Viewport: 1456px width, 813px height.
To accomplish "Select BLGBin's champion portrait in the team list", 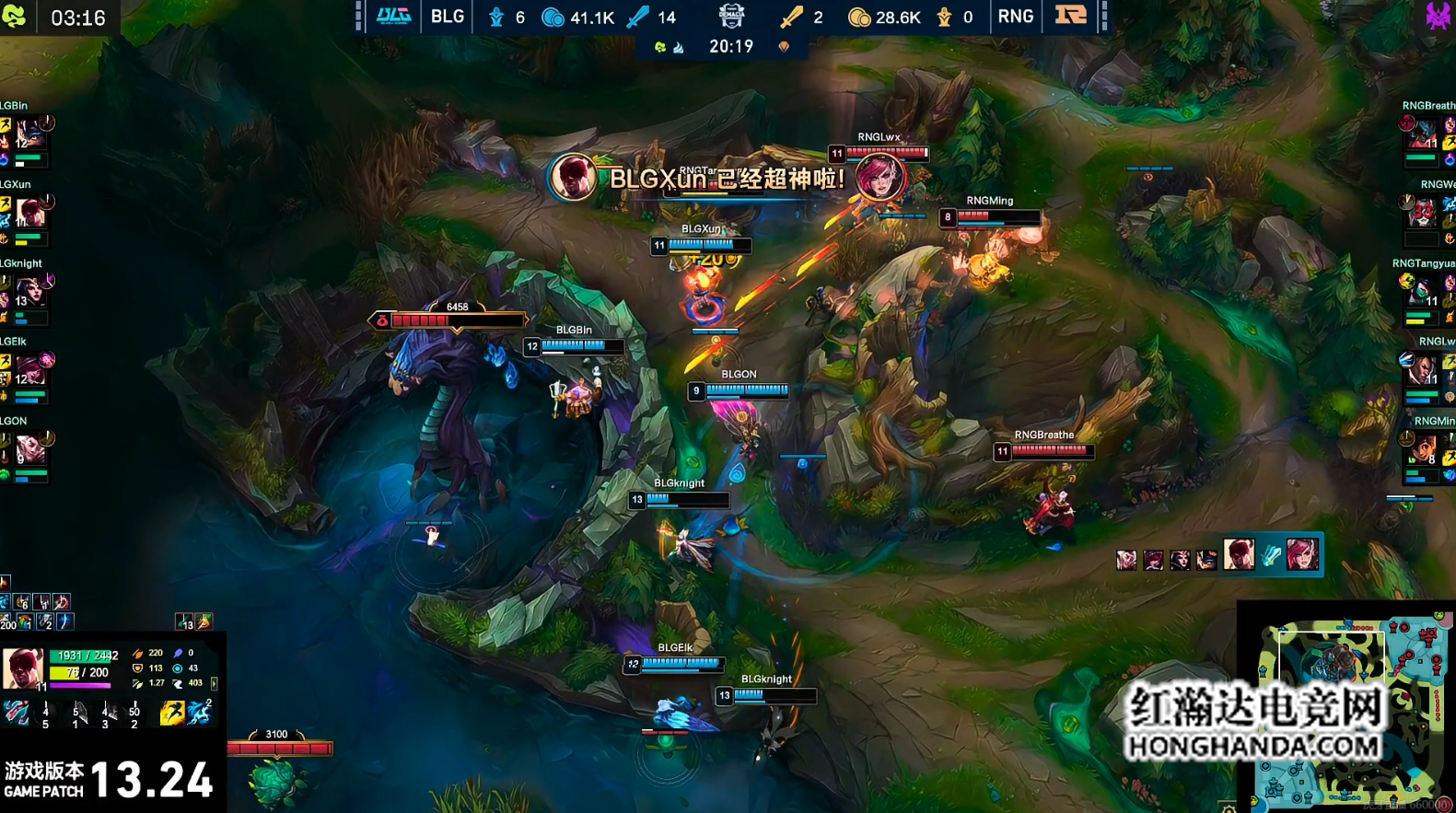I will click(31, 134).
